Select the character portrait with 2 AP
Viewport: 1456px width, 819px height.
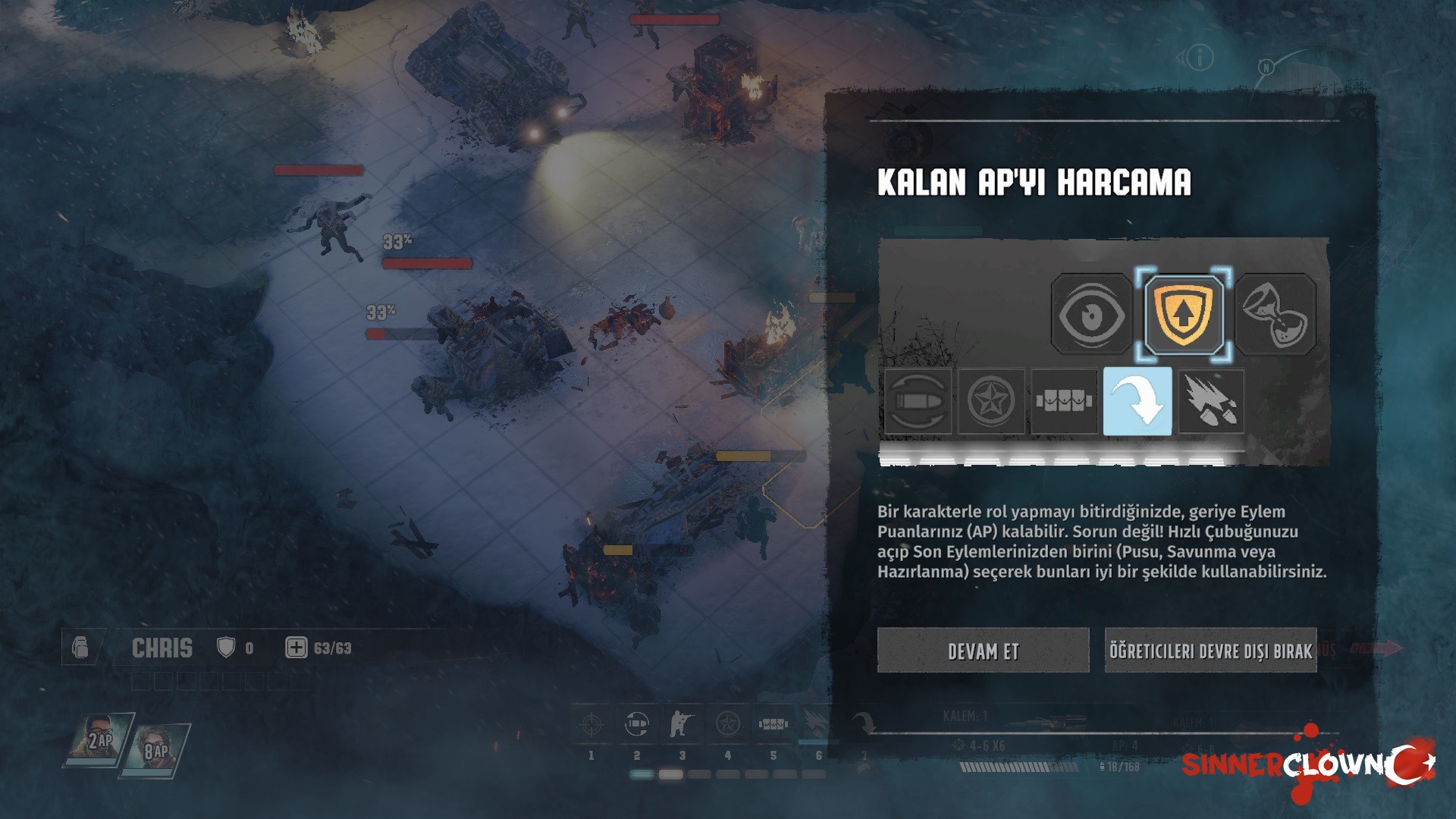click(99, 739)
